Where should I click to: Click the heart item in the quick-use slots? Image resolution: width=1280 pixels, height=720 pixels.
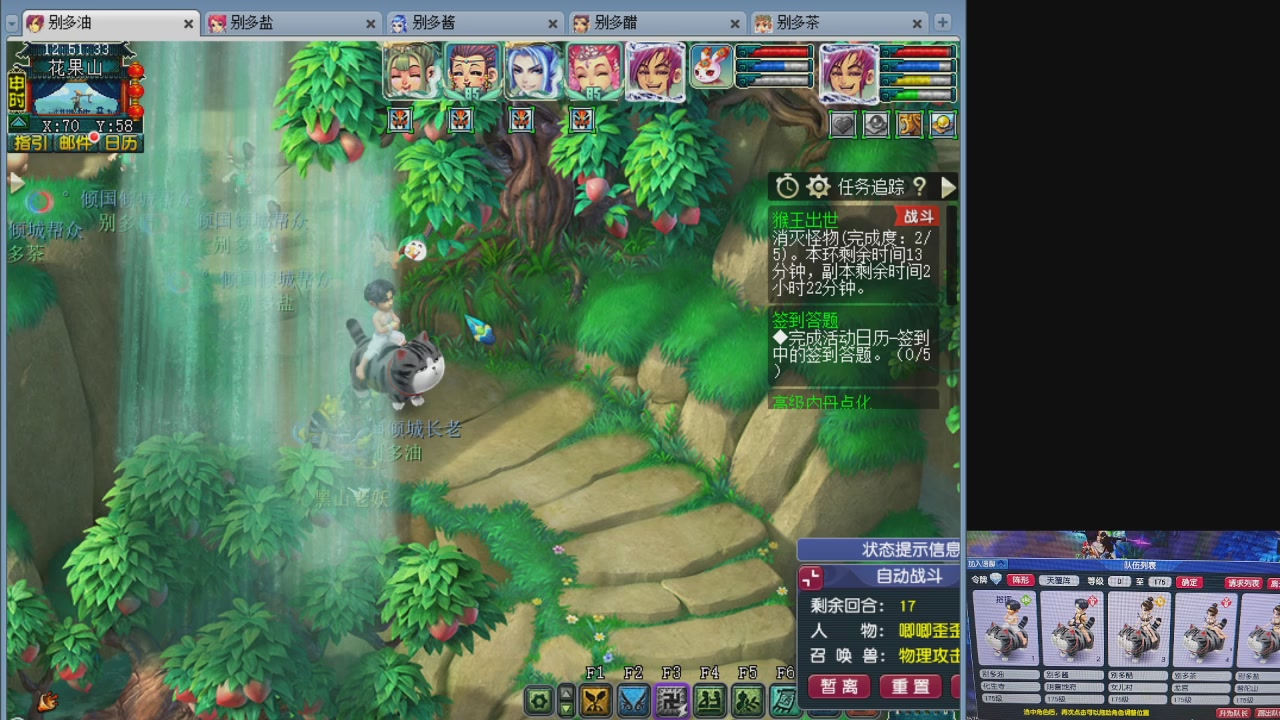(x=843, y=124)
